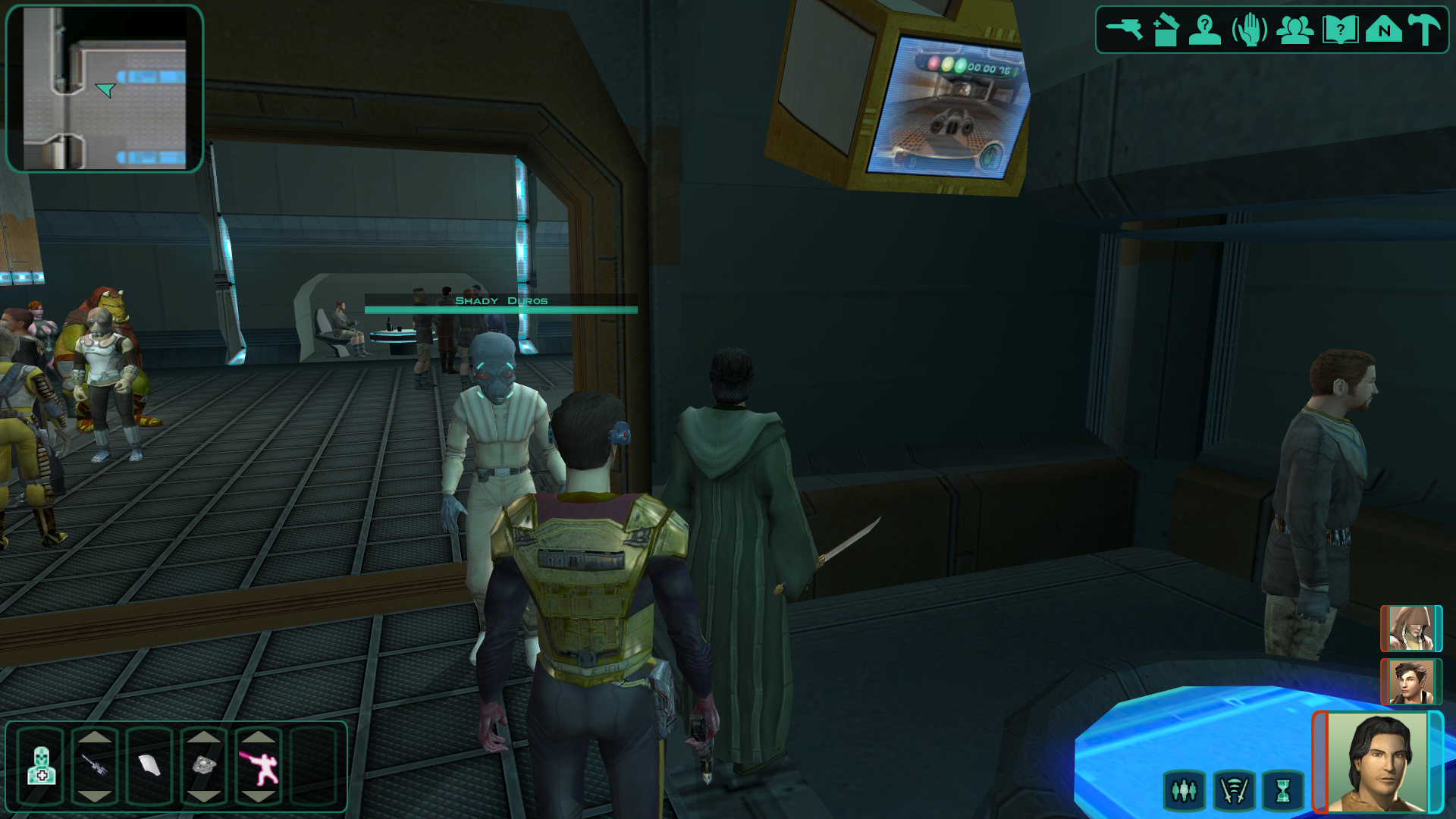The width and height of the screenshot is (1456, 819).
Task: Open the Inventory box icon
Action: pos(1166,30)
